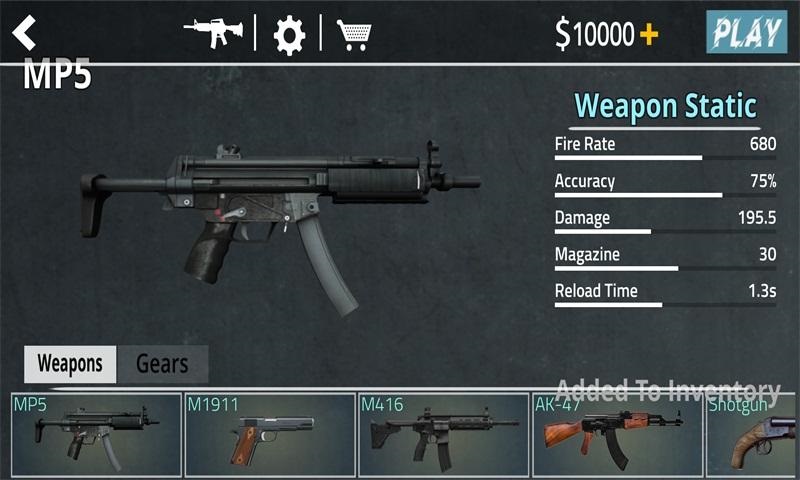The height and width of the screenshot is (480, 800).
Task: Open the shopping cart store
Action: [353, 35]
